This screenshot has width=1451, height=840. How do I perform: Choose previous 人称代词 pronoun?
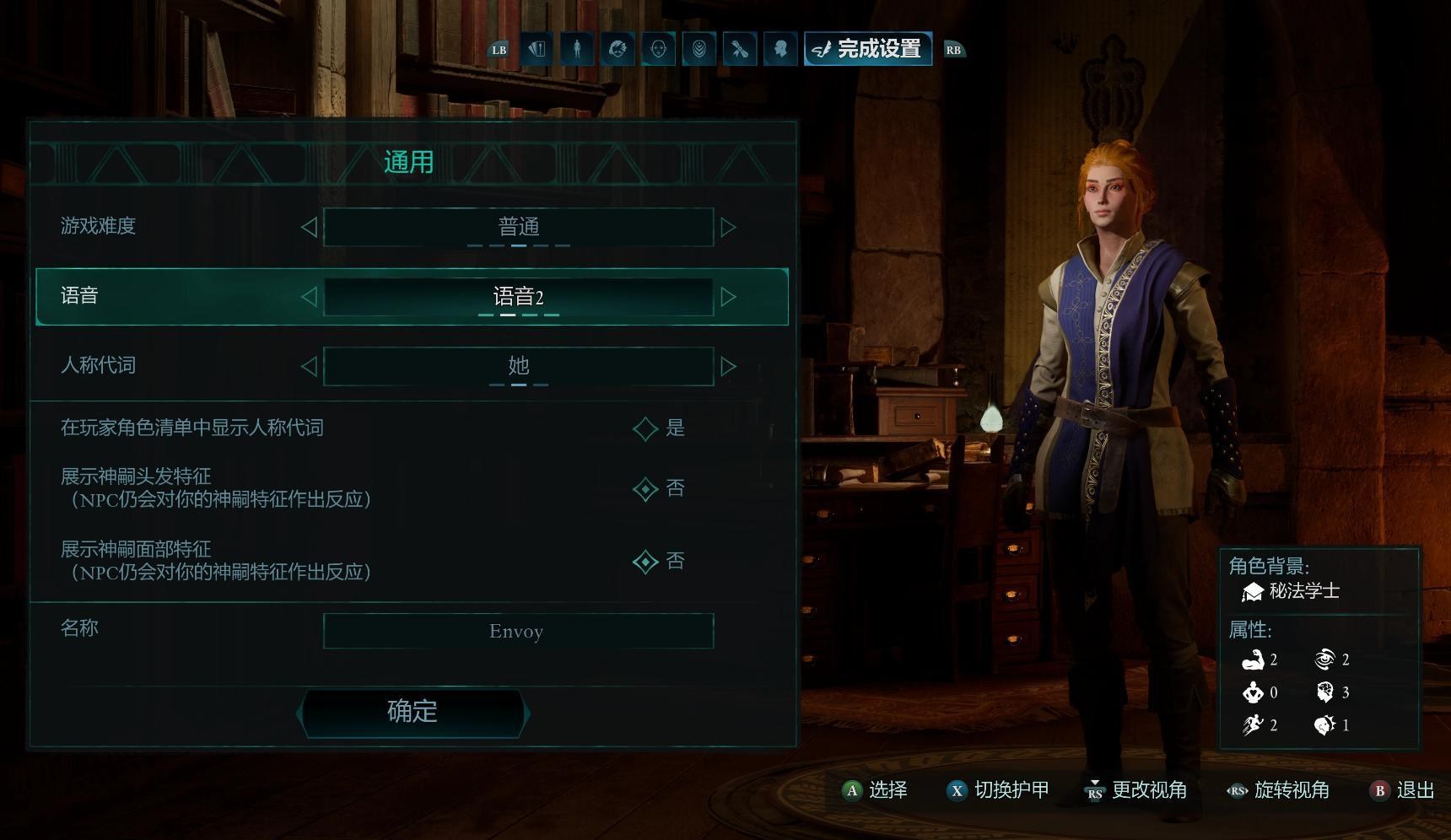tap(309, 366)
